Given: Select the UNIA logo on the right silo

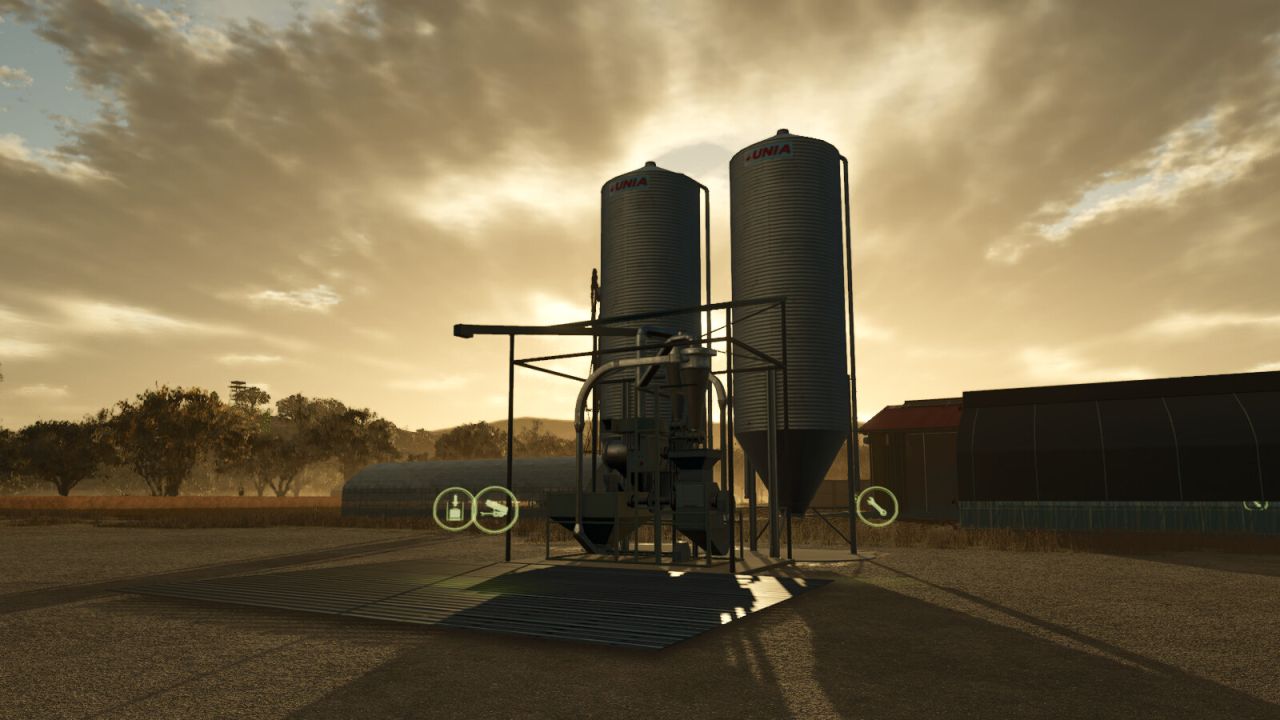Looking at the screenshot, I should tap(768, 150).
